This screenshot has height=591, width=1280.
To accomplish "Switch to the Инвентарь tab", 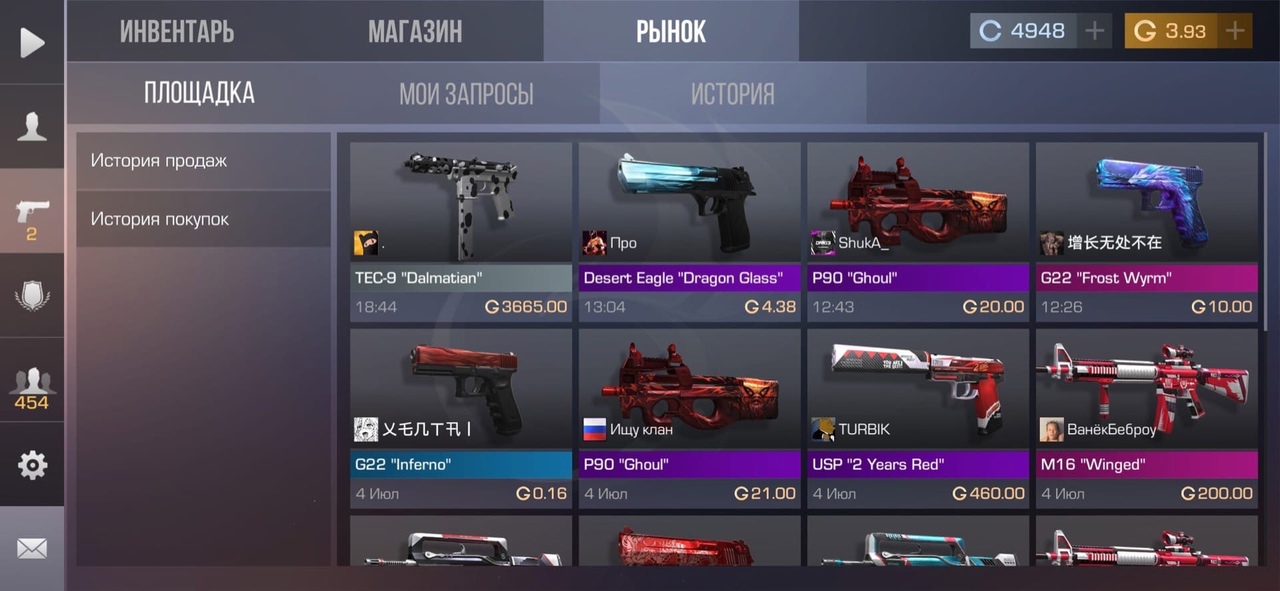I will tap(177, 31).
